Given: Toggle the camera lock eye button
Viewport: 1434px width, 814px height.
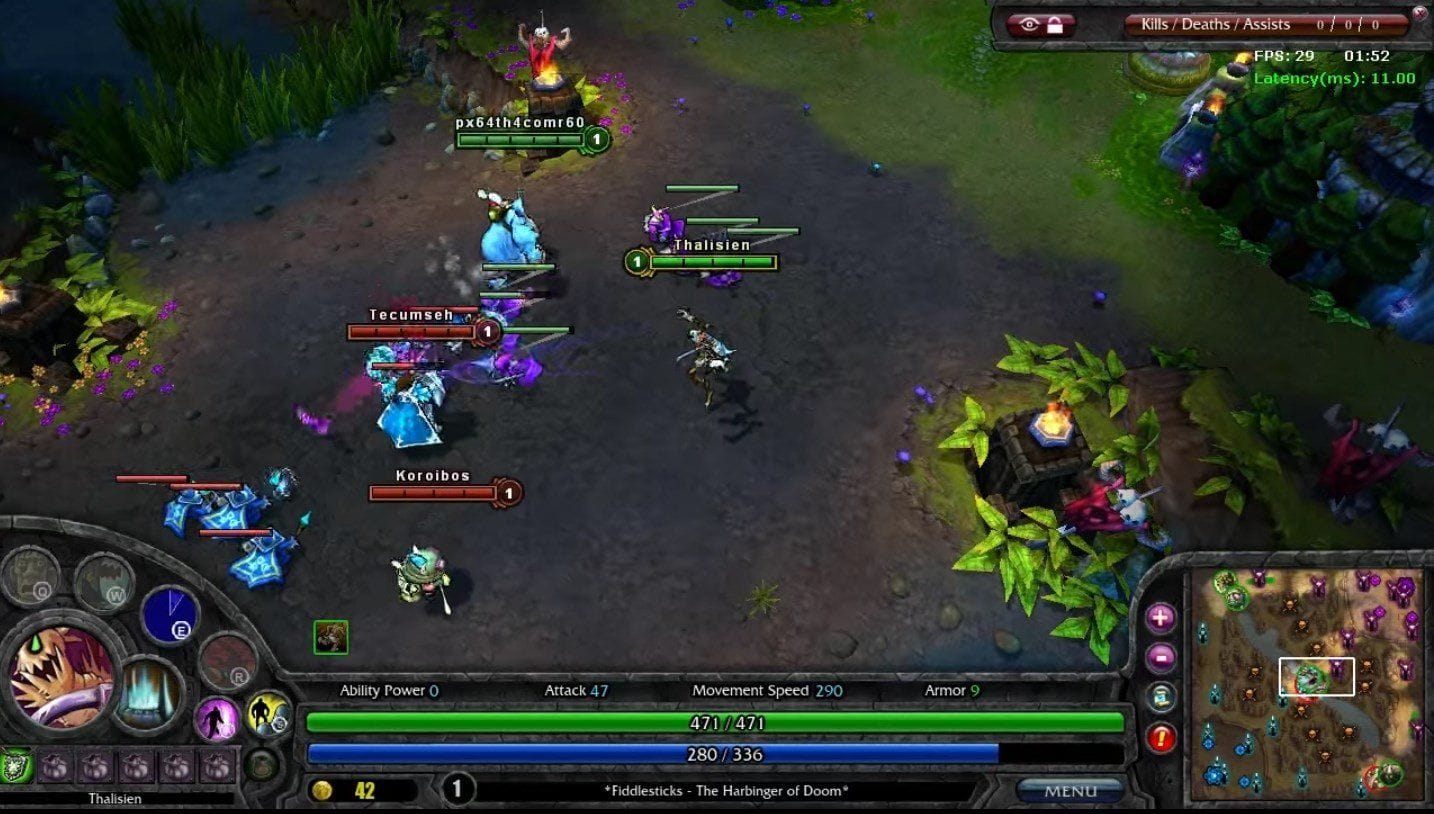Looking at the screenshot, I should click(1040, 25).
